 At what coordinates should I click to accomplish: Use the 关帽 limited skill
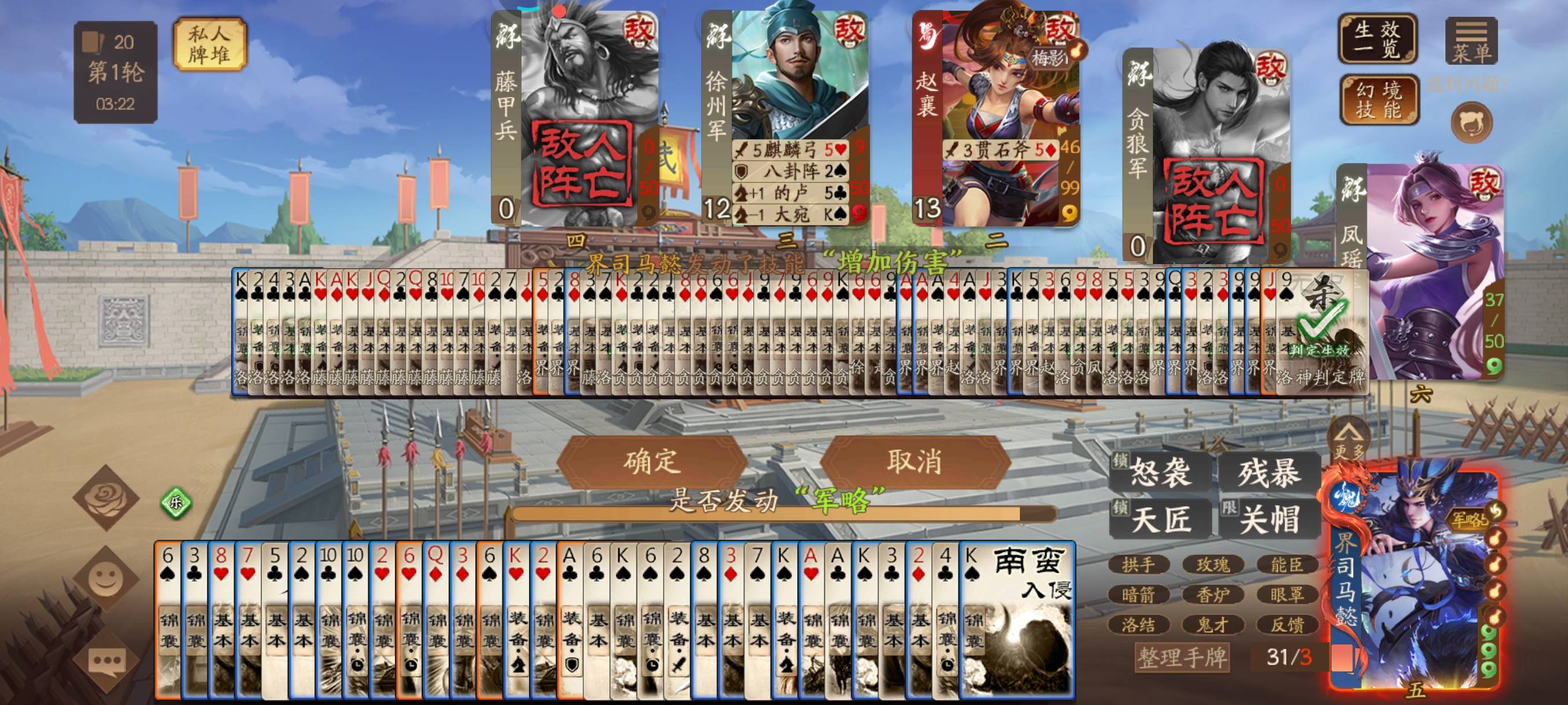pos(1269,519)
